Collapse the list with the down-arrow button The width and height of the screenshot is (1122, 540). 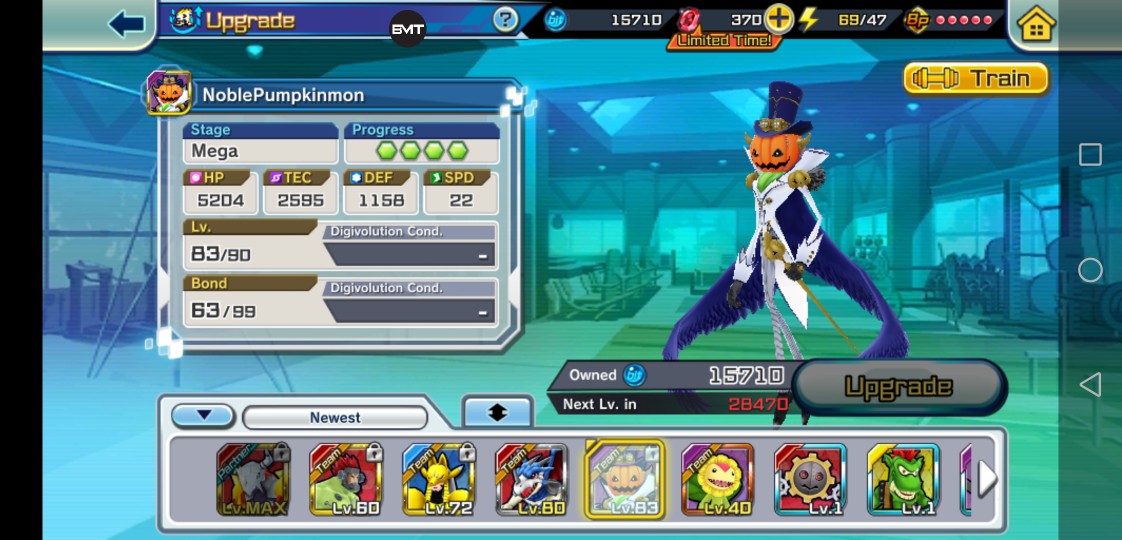[x=203, y=416]
